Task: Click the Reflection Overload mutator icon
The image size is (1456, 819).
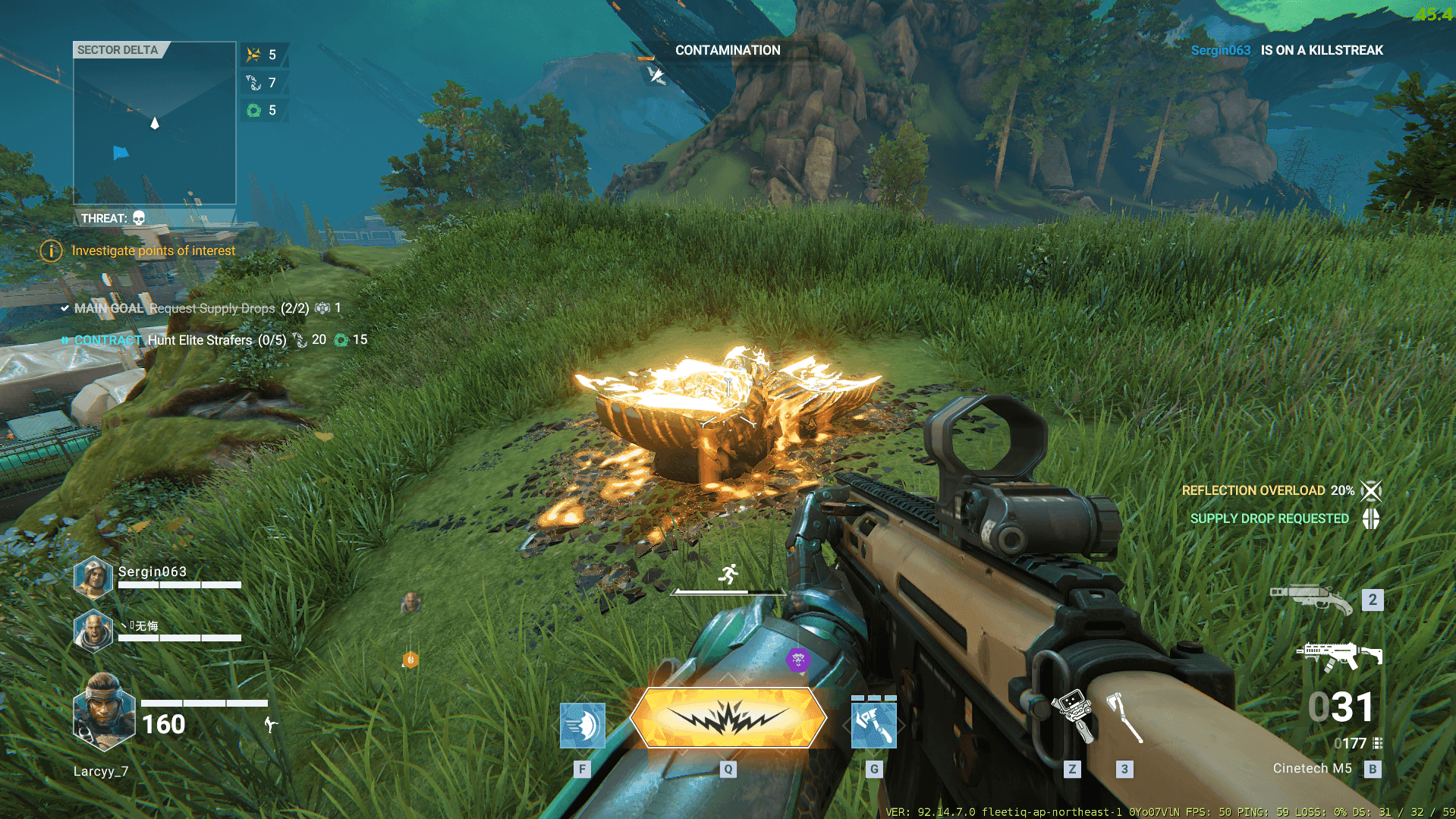Action: [1371, 491]
